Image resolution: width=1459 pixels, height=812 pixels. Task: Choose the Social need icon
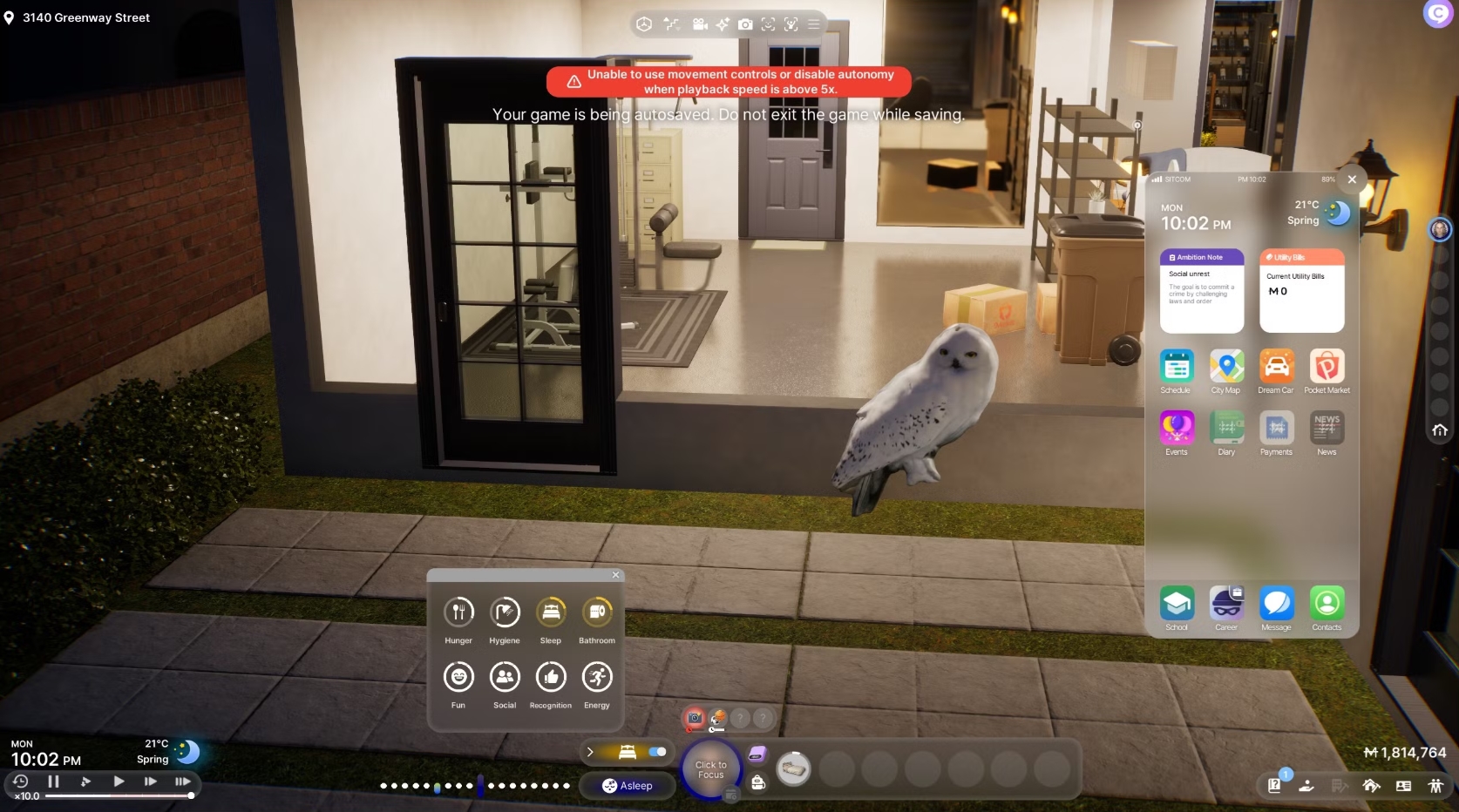tap(505, 677)
